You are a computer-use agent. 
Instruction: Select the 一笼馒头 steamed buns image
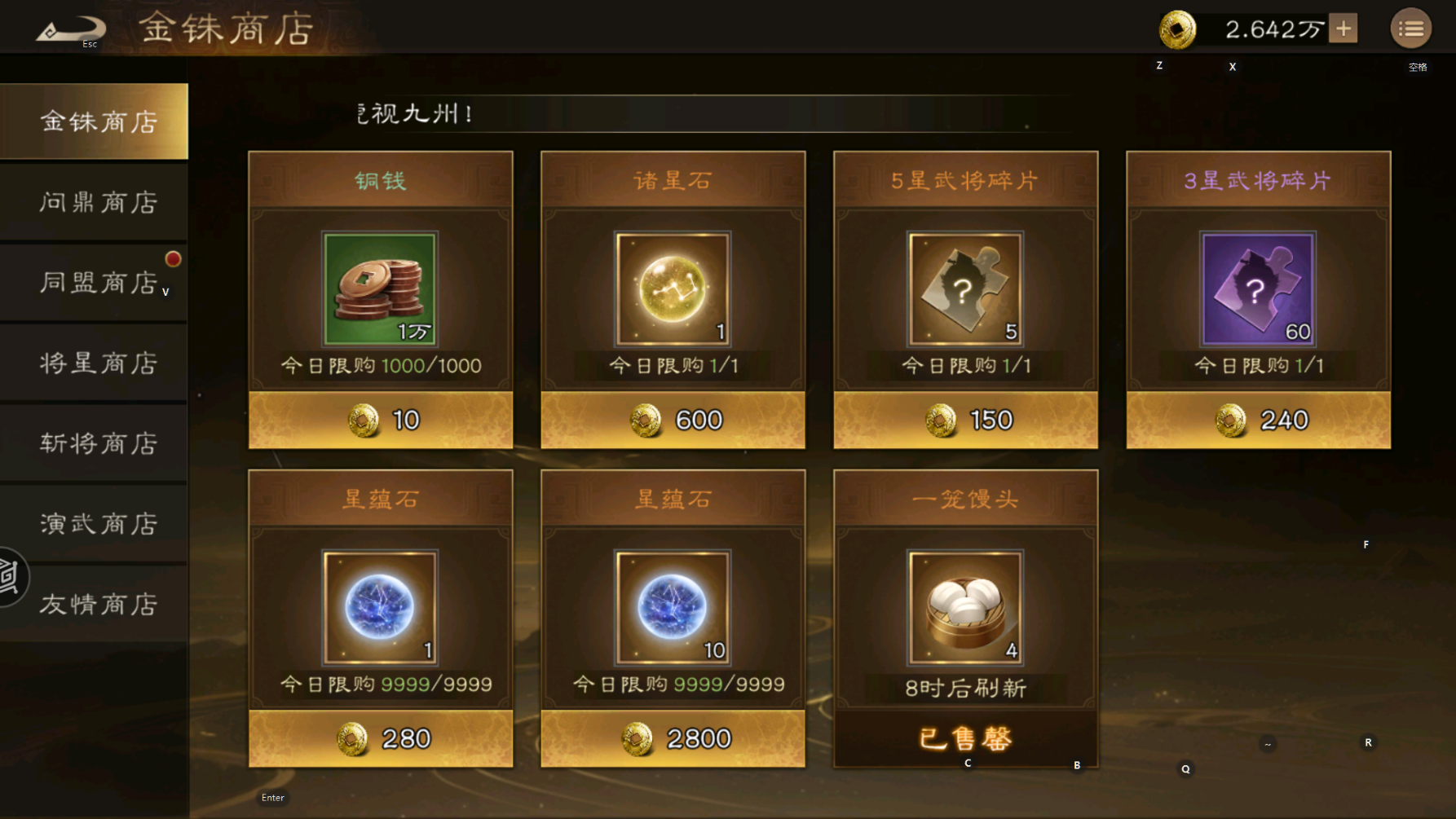tap(964, 607)
